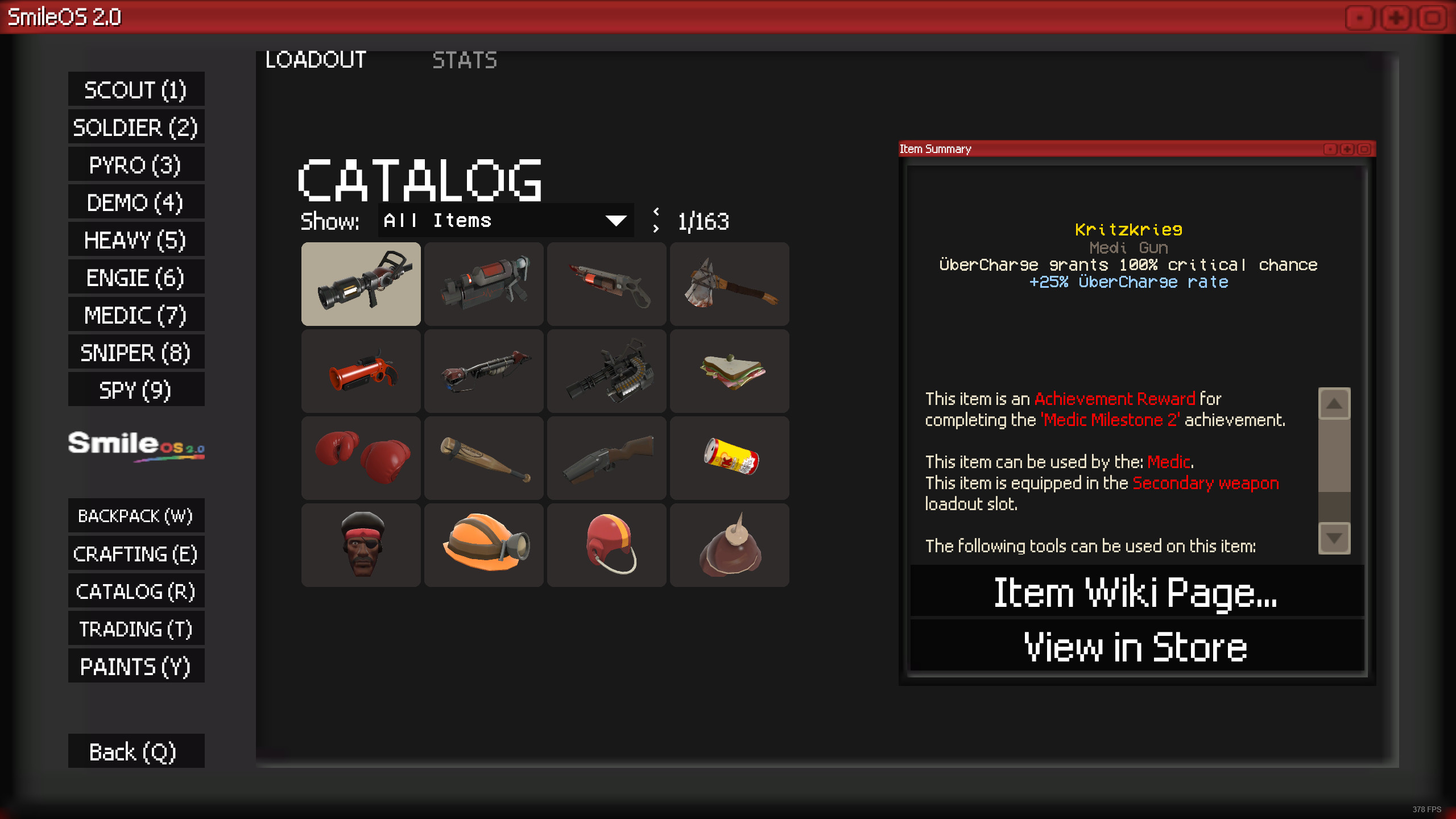Select the MEDIC class

[136, 315]
